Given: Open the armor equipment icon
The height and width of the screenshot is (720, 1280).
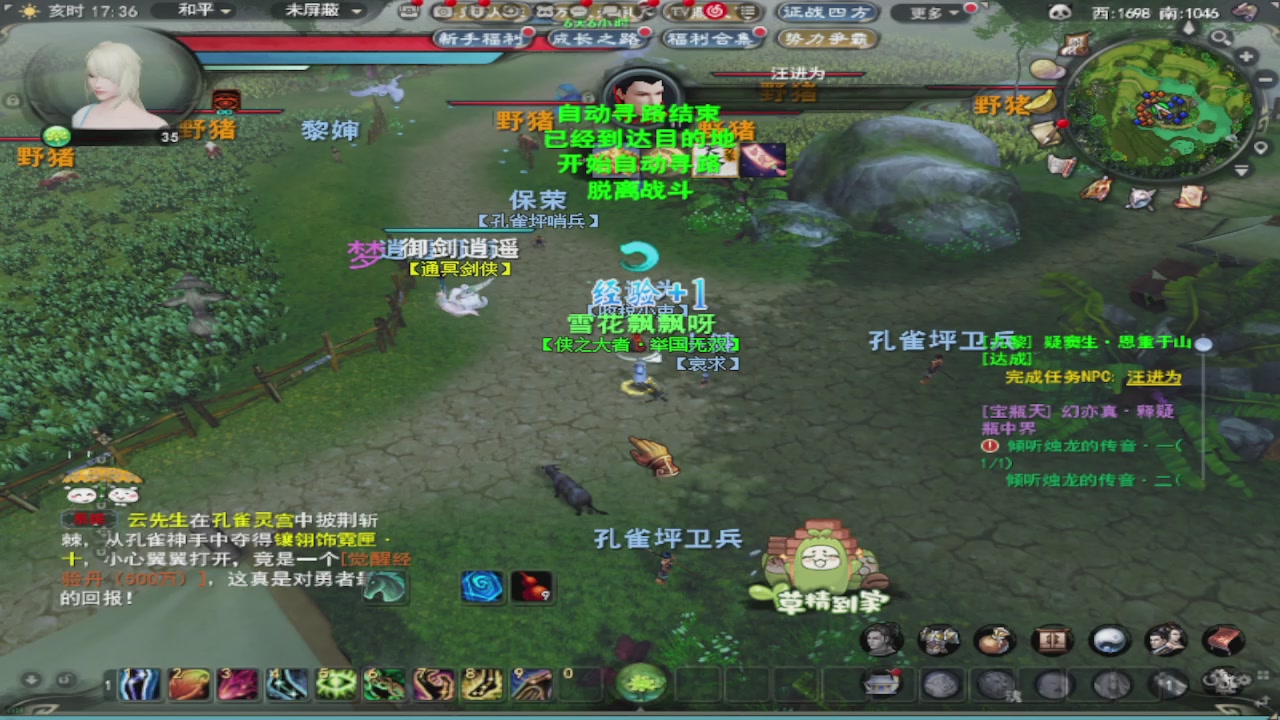Looking at the screenshot, I should 938,640.
